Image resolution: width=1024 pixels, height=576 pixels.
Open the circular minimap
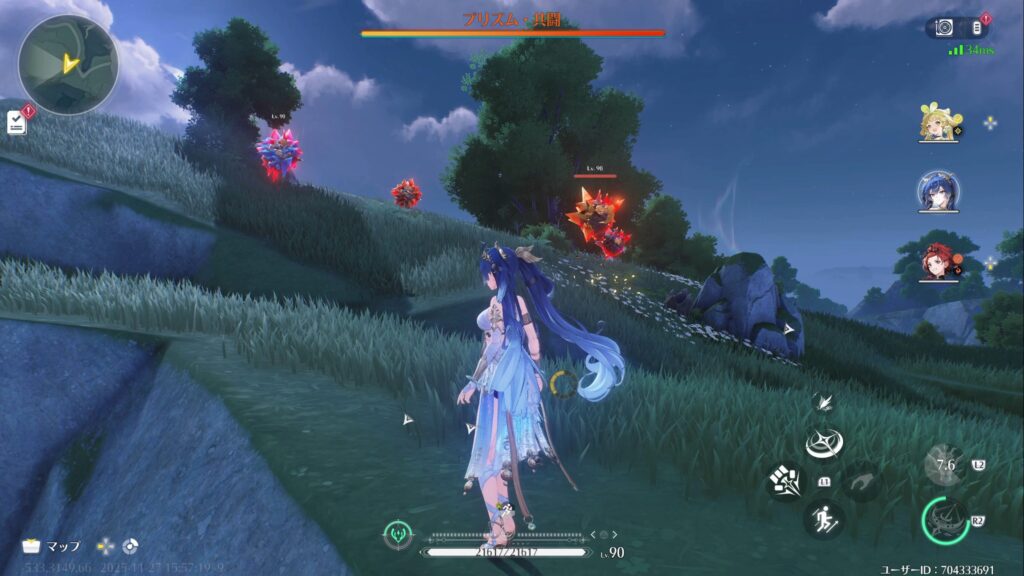[x=68, y=64]
